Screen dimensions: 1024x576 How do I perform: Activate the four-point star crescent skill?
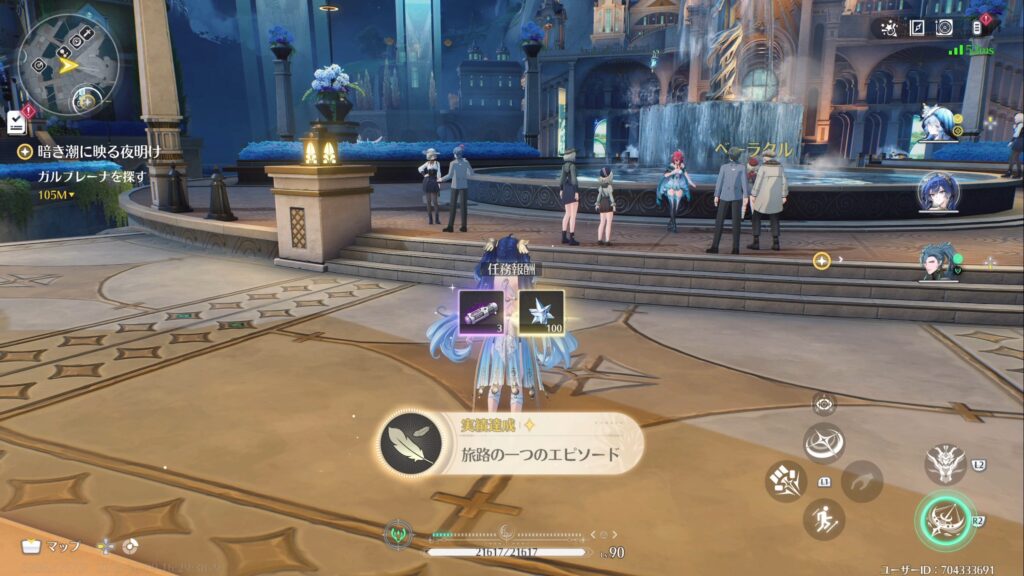pyautogui.click(x=824, y=442)
